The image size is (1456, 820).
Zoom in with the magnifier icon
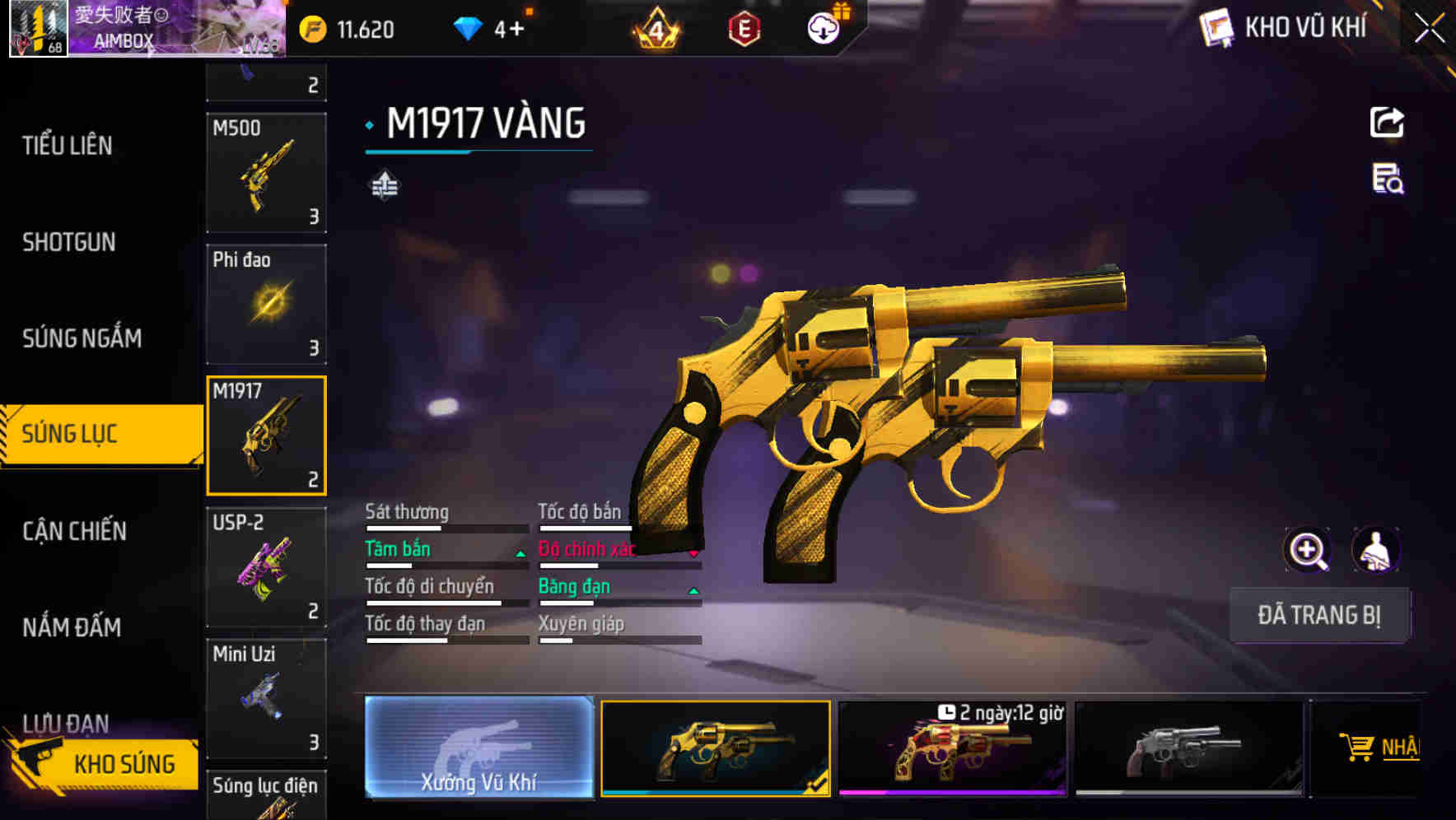(x=1307, y=550)
